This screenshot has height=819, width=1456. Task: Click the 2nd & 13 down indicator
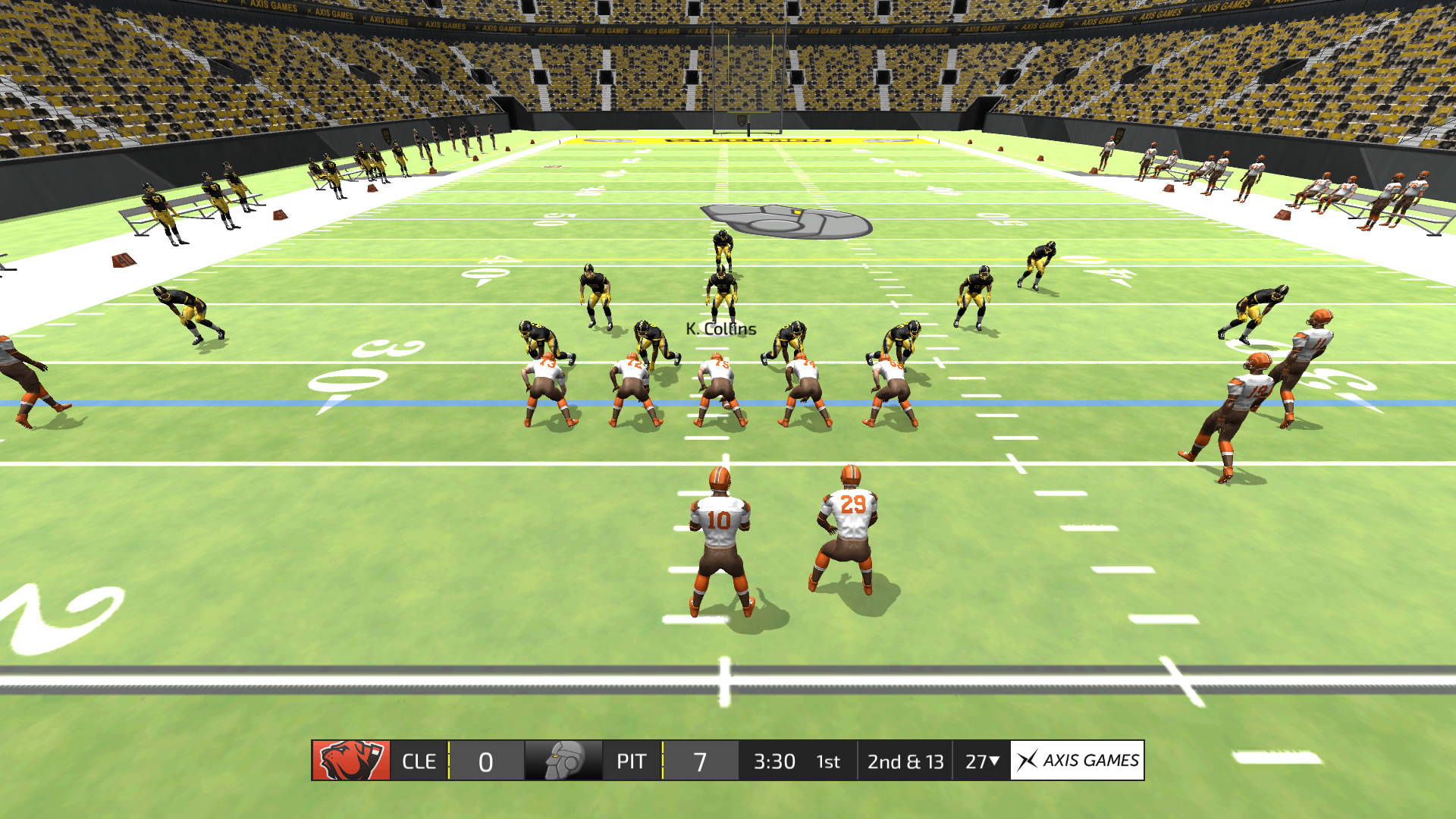(x=905, y=761)
